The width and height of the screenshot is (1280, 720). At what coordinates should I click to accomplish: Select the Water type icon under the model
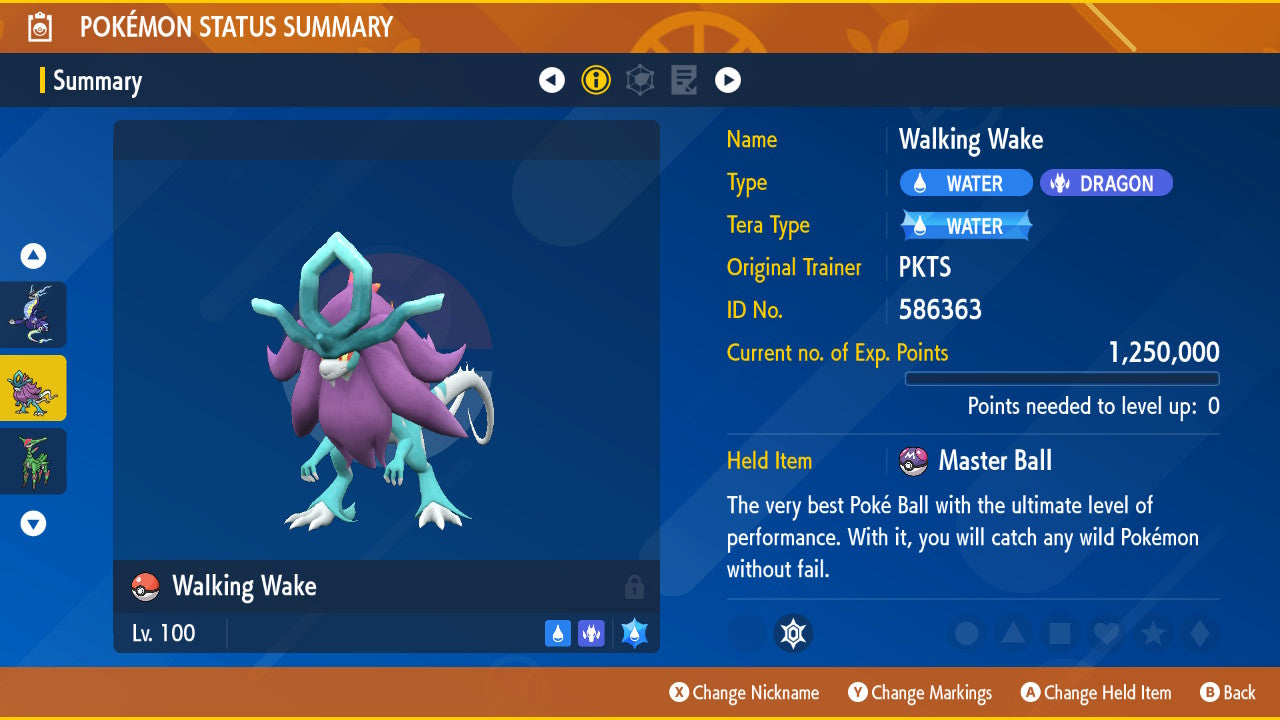coord(557,633)
